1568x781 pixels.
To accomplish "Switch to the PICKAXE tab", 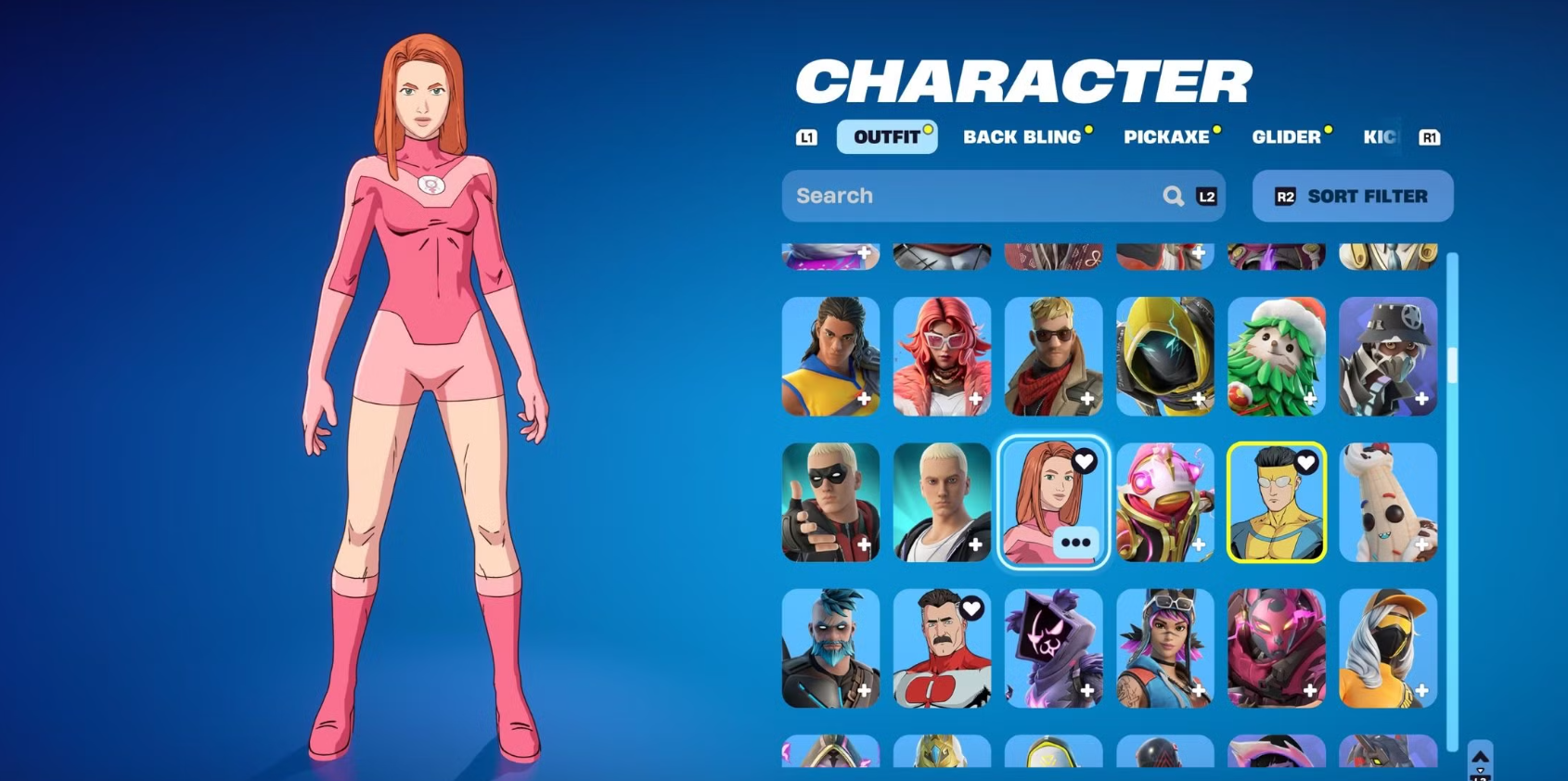I will click(x=1167, y=136).
